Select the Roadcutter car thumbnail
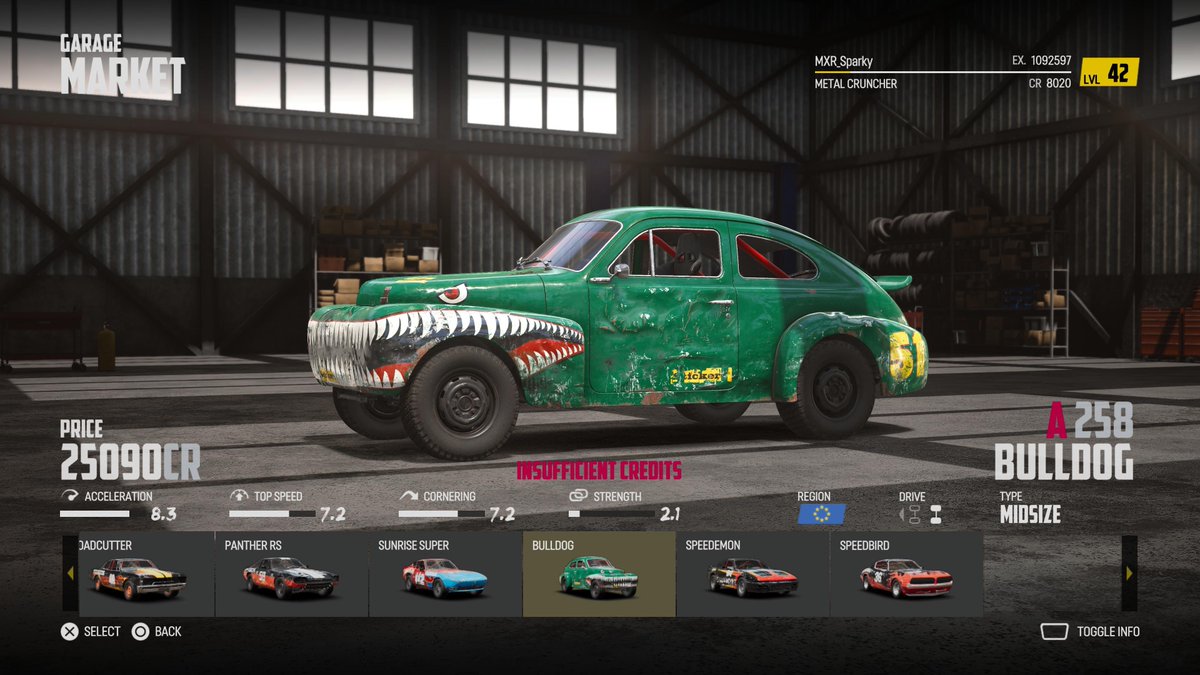 point(139,575)
